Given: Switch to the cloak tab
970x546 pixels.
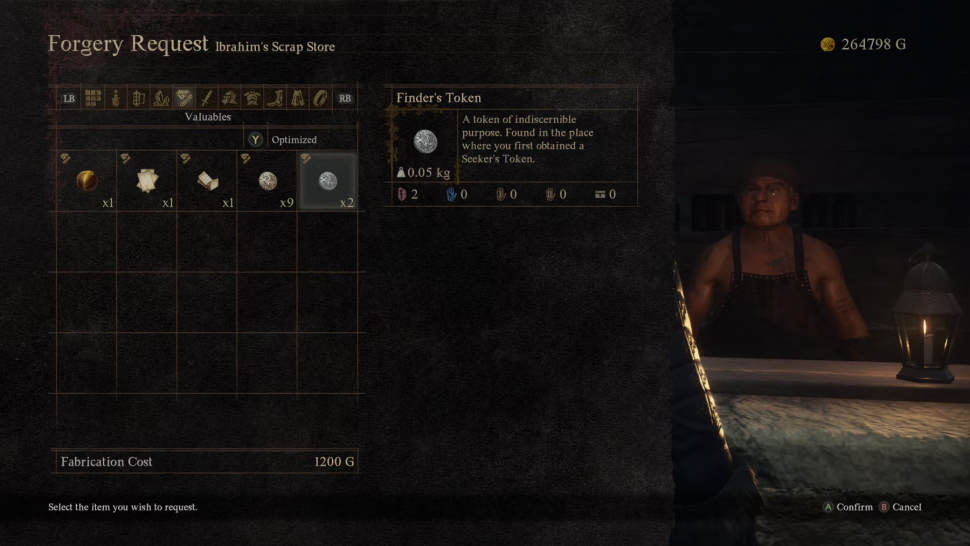Looking at the screenshot, I should [x=297, y=98].
